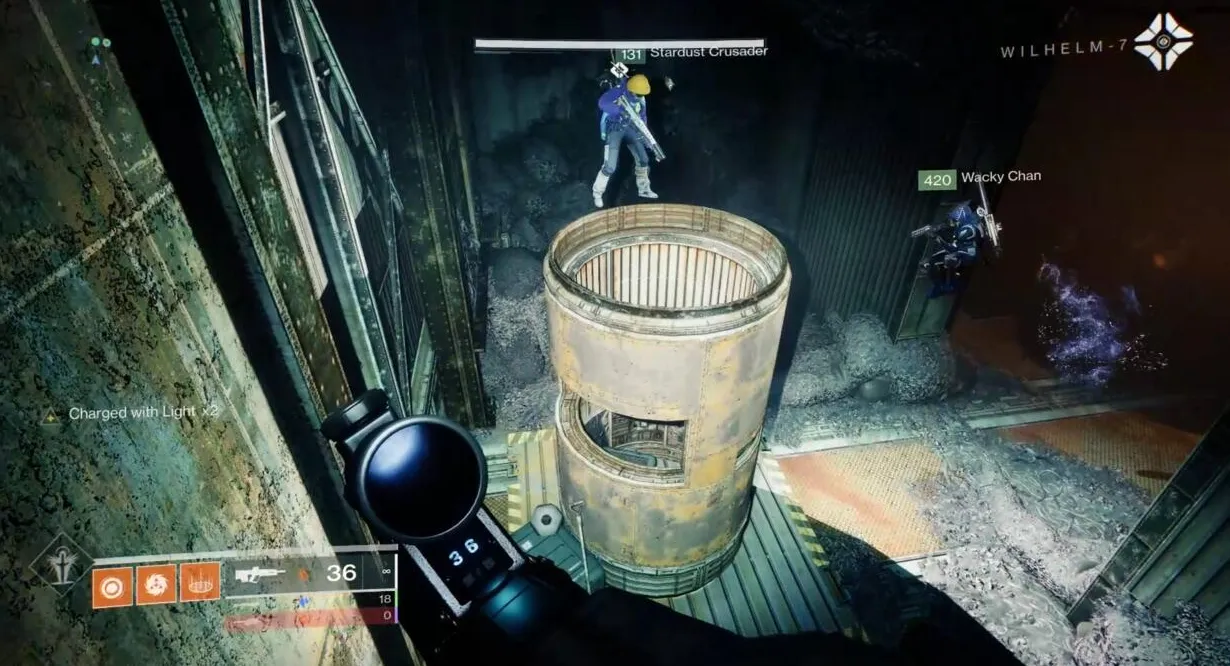The width and height of the screenshot is (1230, 666).
Task: Select the Stardust Crusader player nameplate
Action: click(x=708, y=52)
